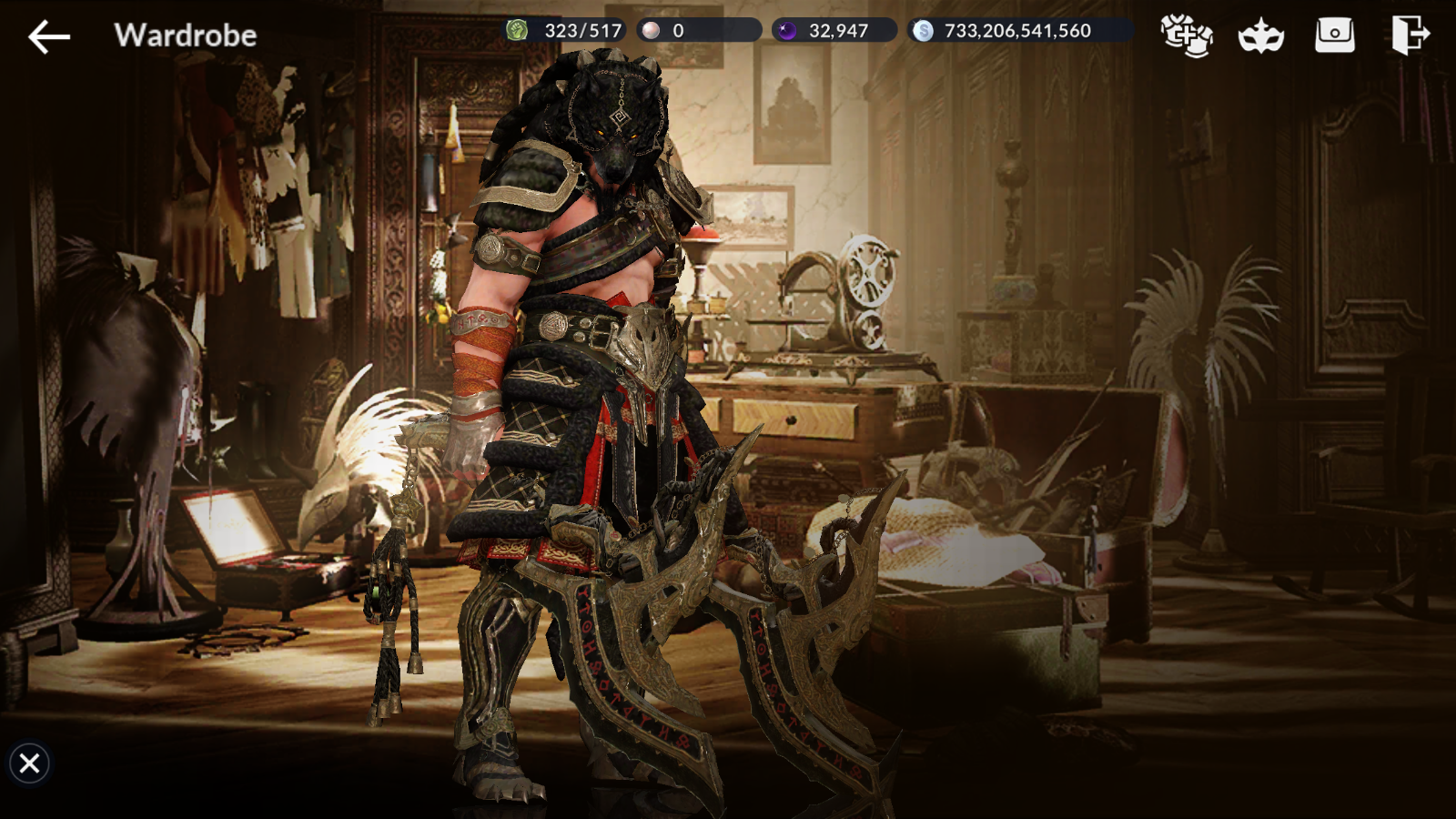Tap the white pearl currency icon
The width and height of the screenshot is (1456, 819).
(652, 31)
